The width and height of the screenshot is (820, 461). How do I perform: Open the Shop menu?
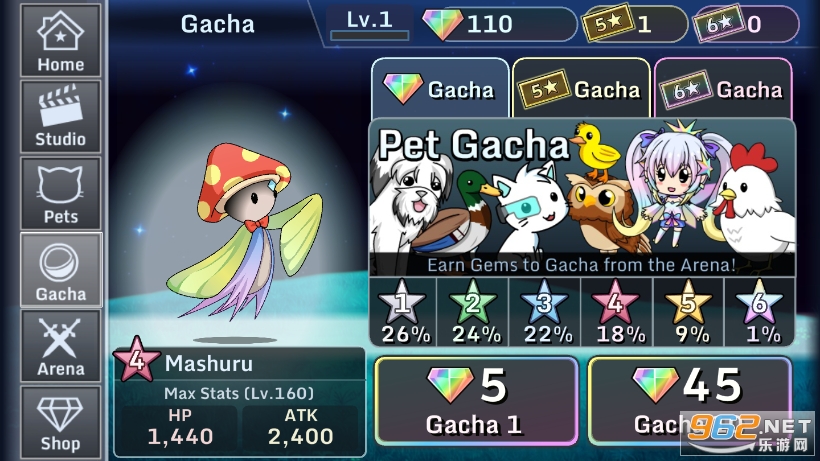(x=61, y=421)
